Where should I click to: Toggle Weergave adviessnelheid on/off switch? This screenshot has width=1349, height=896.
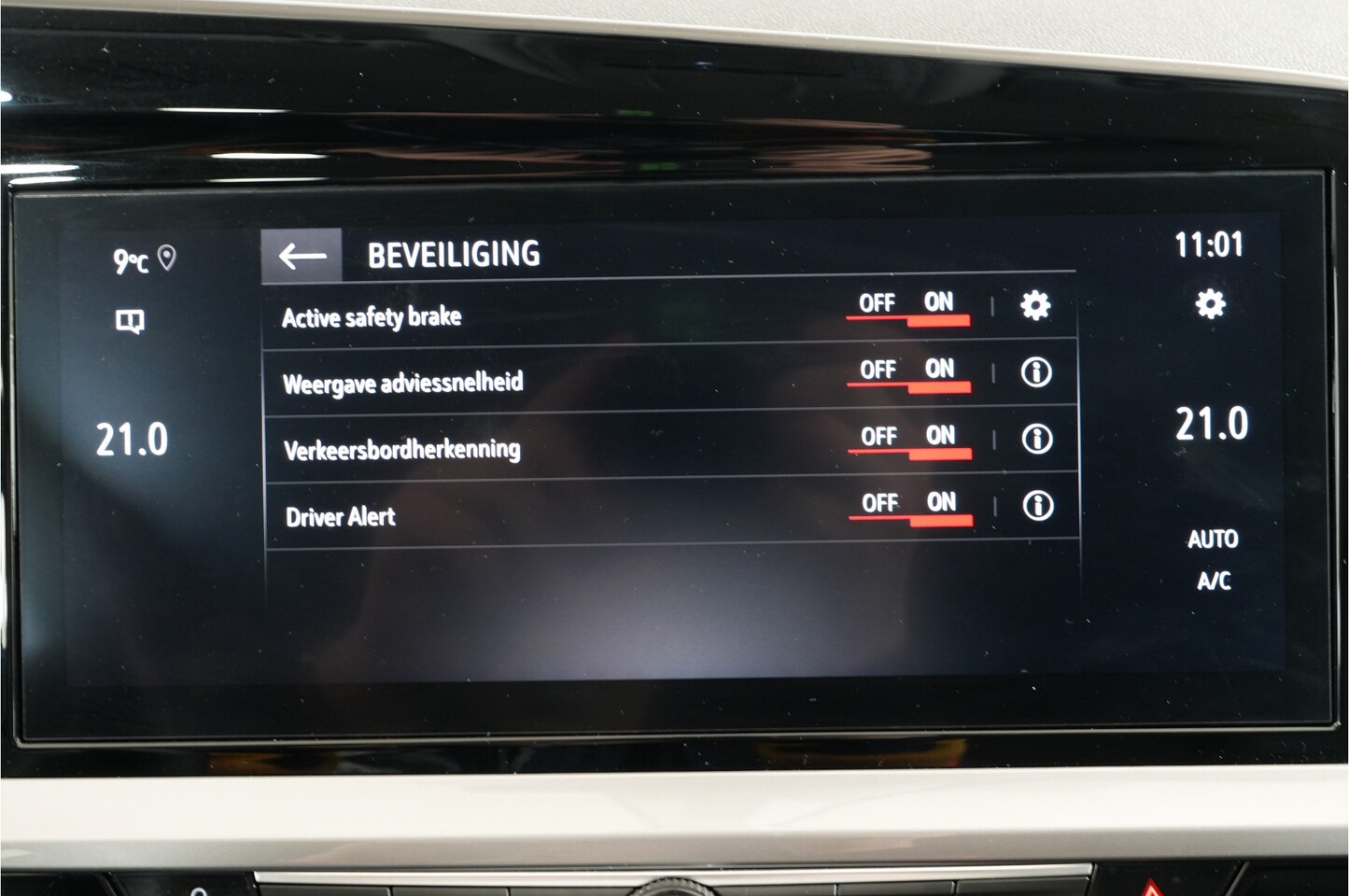911,373
